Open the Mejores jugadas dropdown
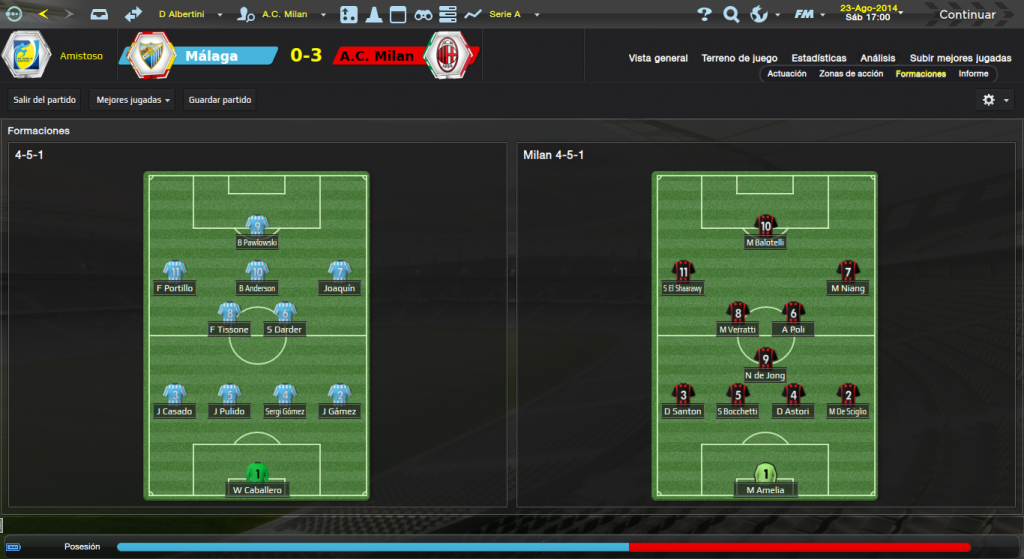Viewport: 1024px width, 559px height. click(134, 100)
